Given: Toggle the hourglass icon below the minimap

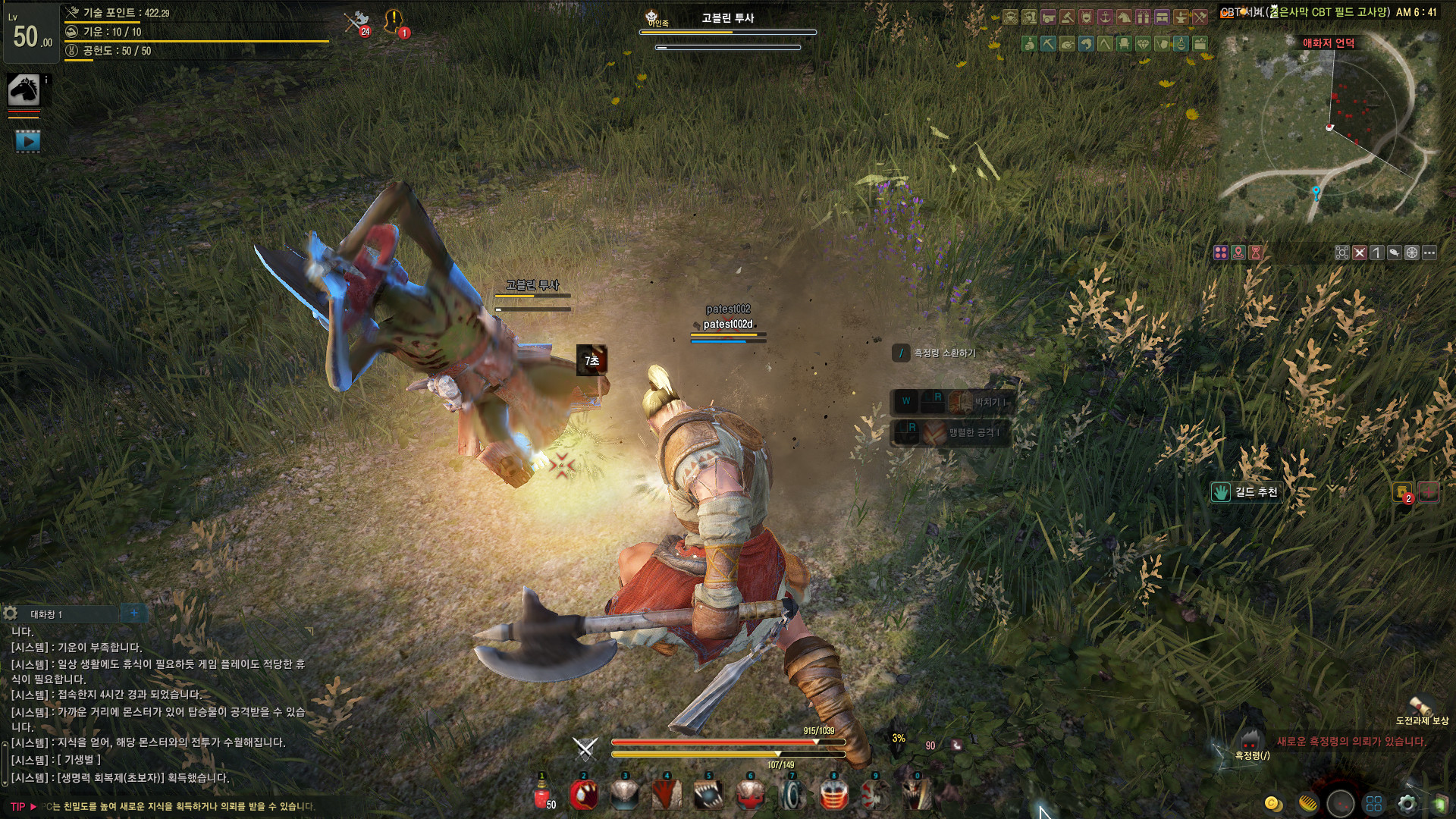Looking at the screenshot, I should point(1256,253).
